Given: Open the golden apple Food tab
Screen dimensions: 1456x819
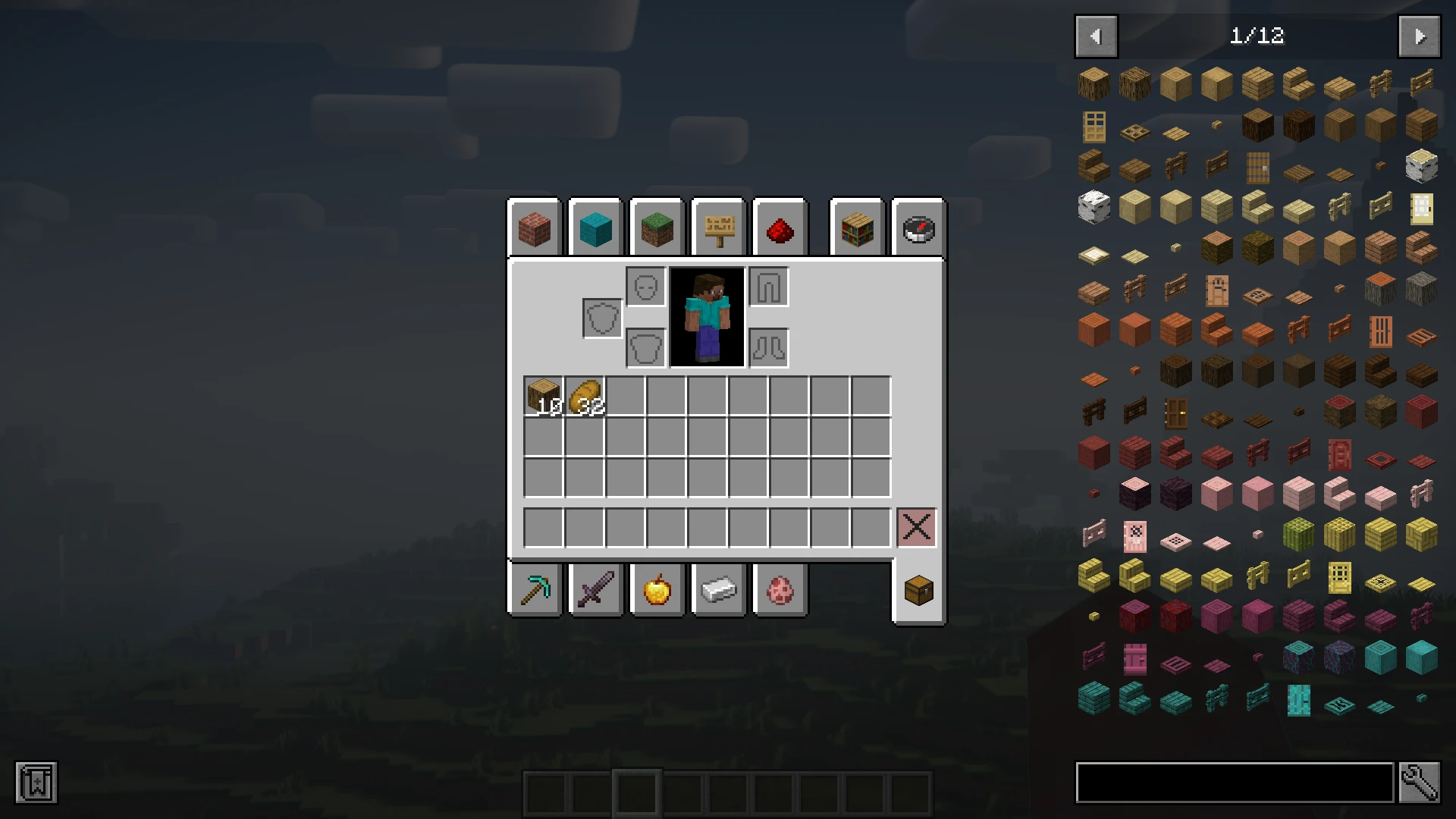Looking at the screenshot, I should click(657, 589).
